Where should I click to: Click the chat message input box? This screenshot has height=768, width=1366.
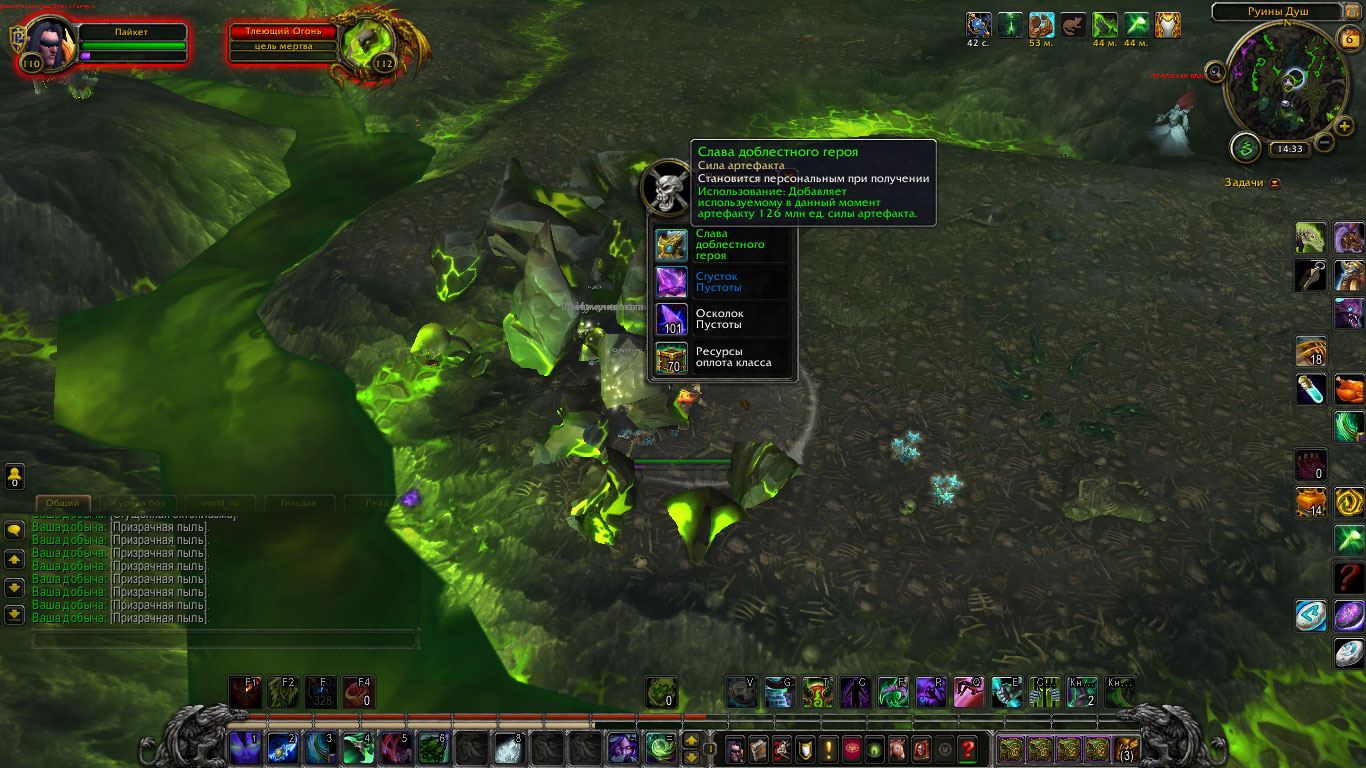225,638
